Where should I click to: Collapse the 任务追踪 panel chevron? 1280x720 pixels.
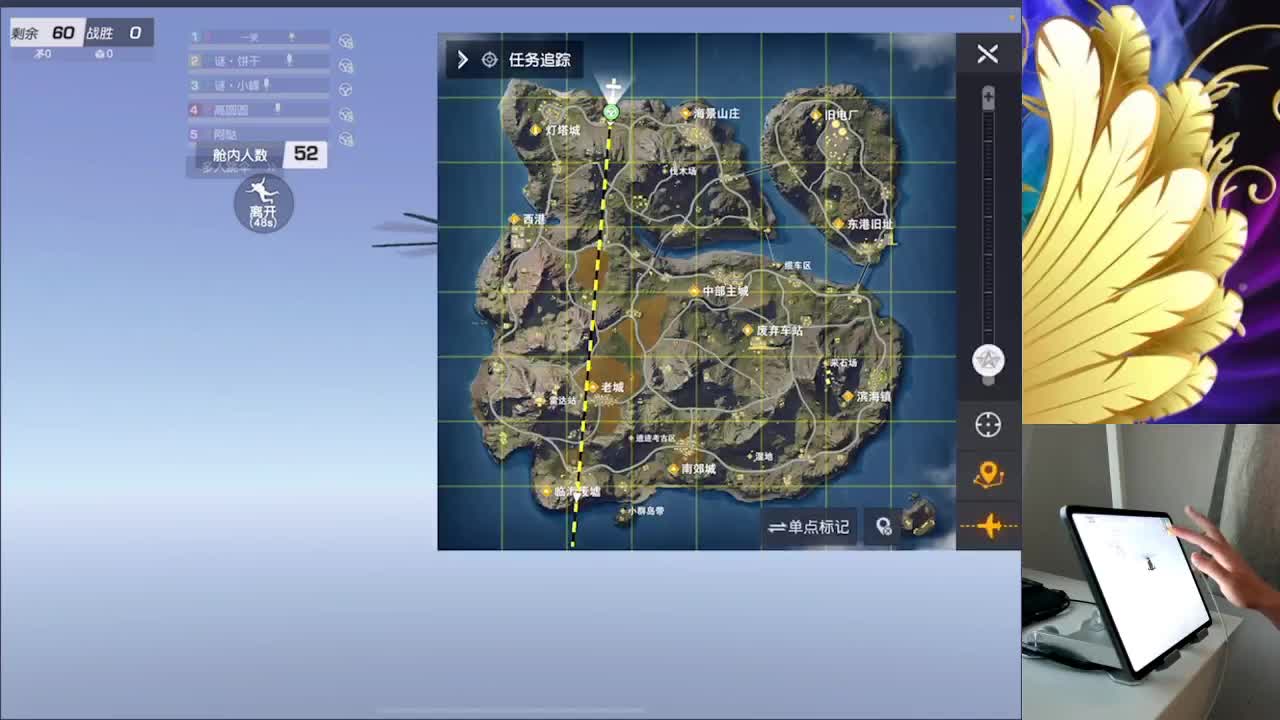(x=461, y=59)
